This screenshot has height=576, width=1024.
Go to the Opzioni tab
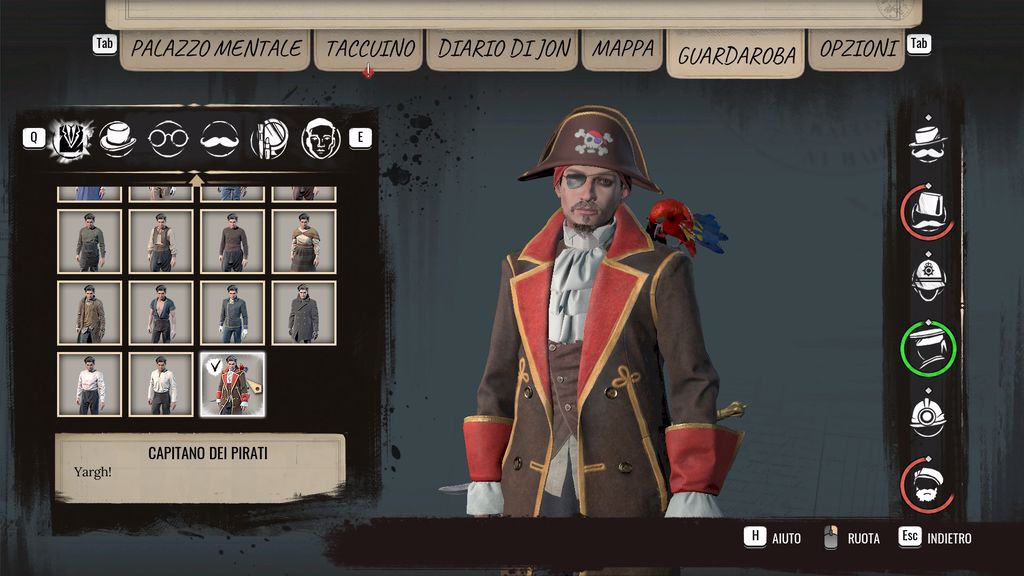tap(856, 48)
